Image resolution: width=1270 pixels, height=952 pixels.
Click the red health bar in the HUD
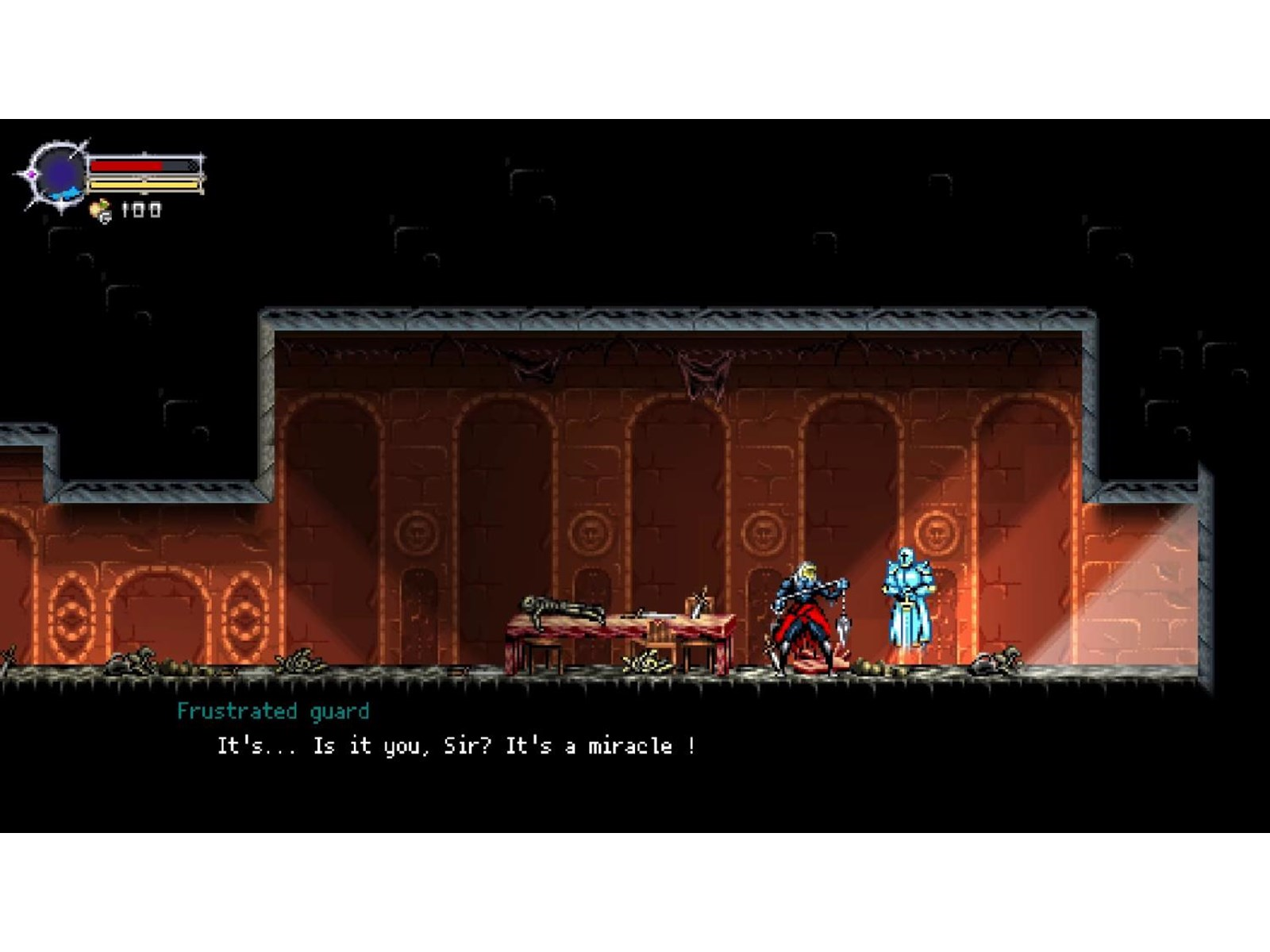tap(129, 164)
